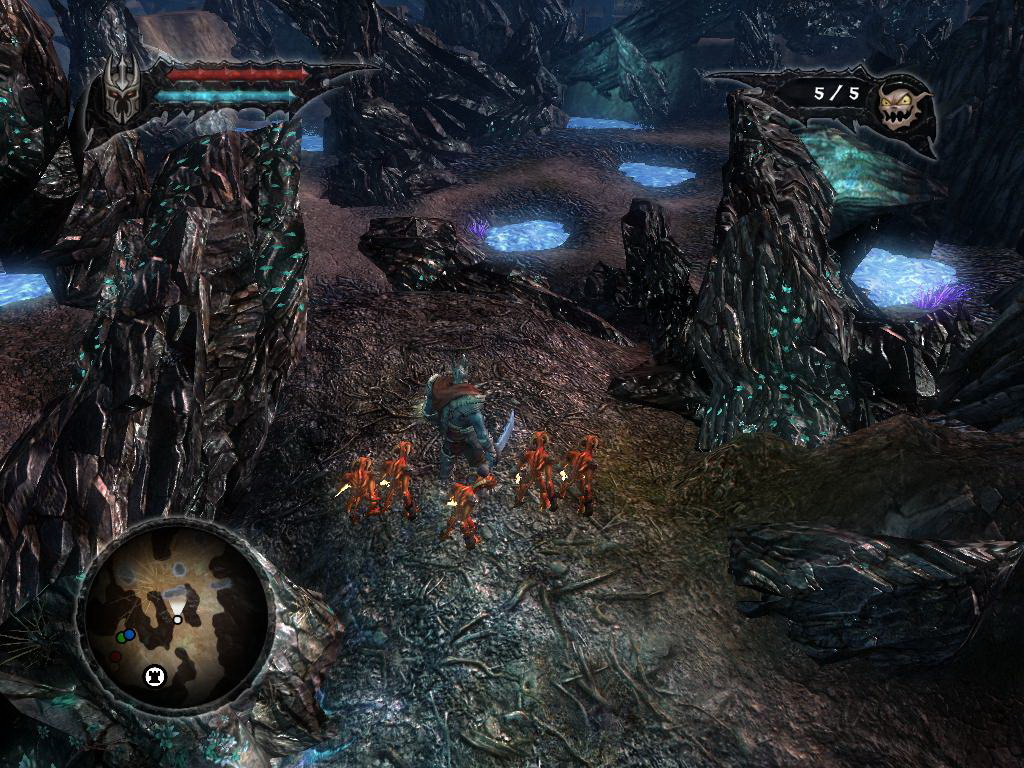Click the blue dot marker on the minimap

click(130, 635)
